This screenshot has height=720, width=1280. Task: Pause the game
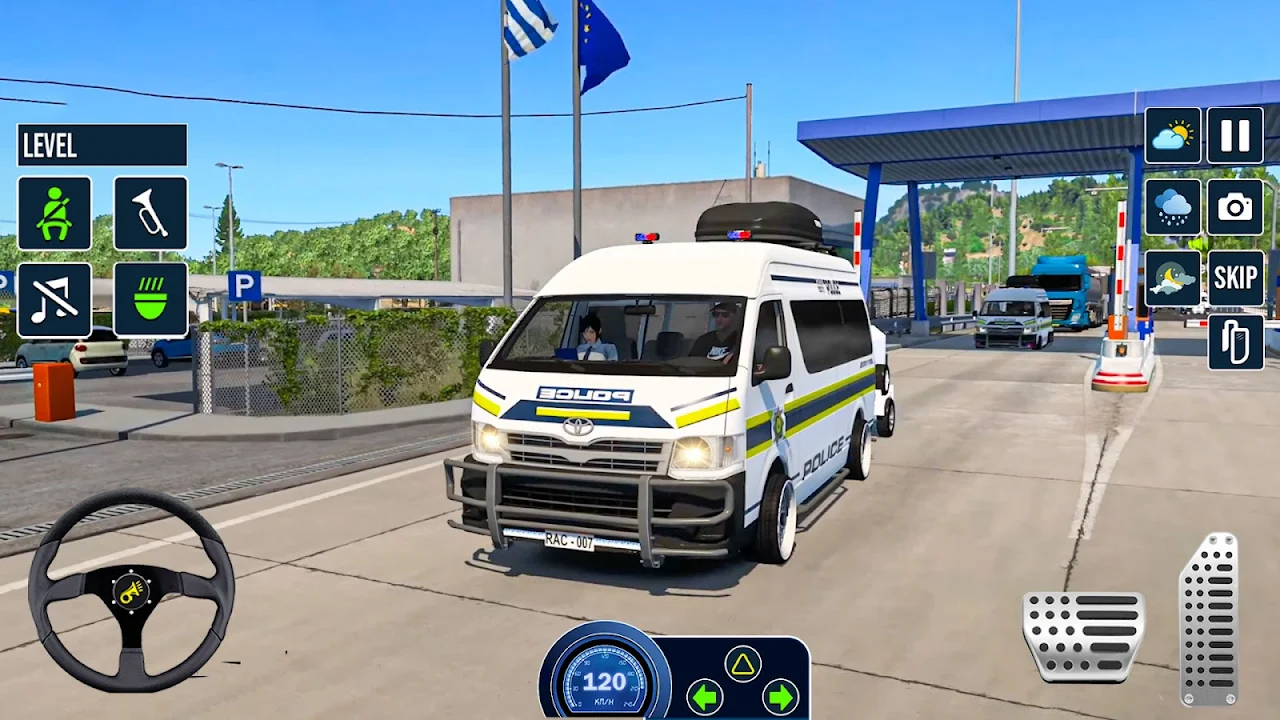pyautogui.click(x=1235, y=135)
